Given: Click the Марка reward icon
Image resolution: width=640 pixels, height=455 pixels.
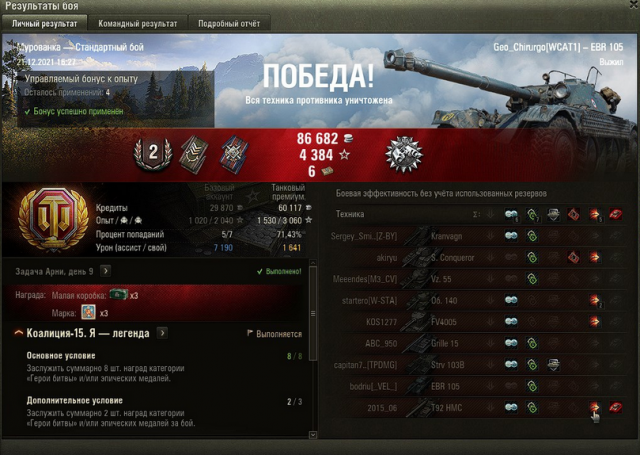Looking at the screenshot, I should point(89,312).
